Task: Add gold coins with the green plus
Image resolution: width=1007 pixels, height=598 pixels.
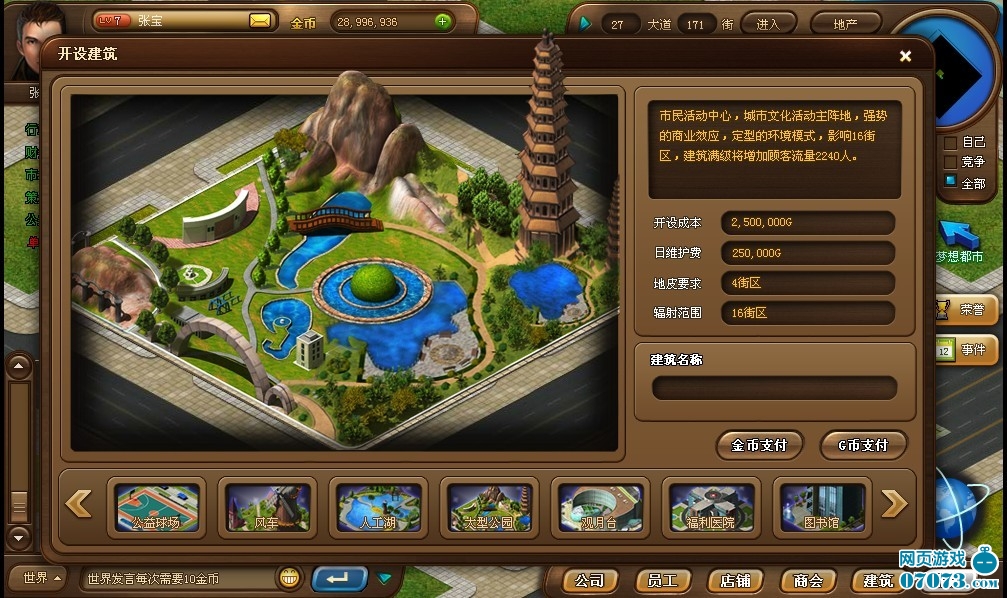Action: pos(443,21)
